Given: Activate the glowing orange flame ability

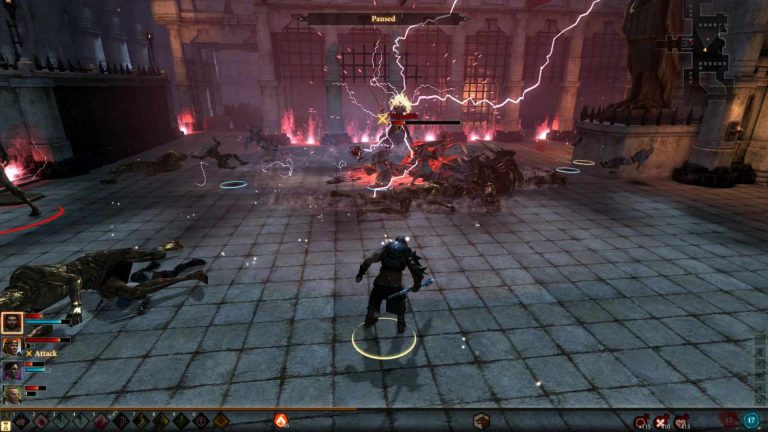Looking at the screenshot, I should (281, 421).
